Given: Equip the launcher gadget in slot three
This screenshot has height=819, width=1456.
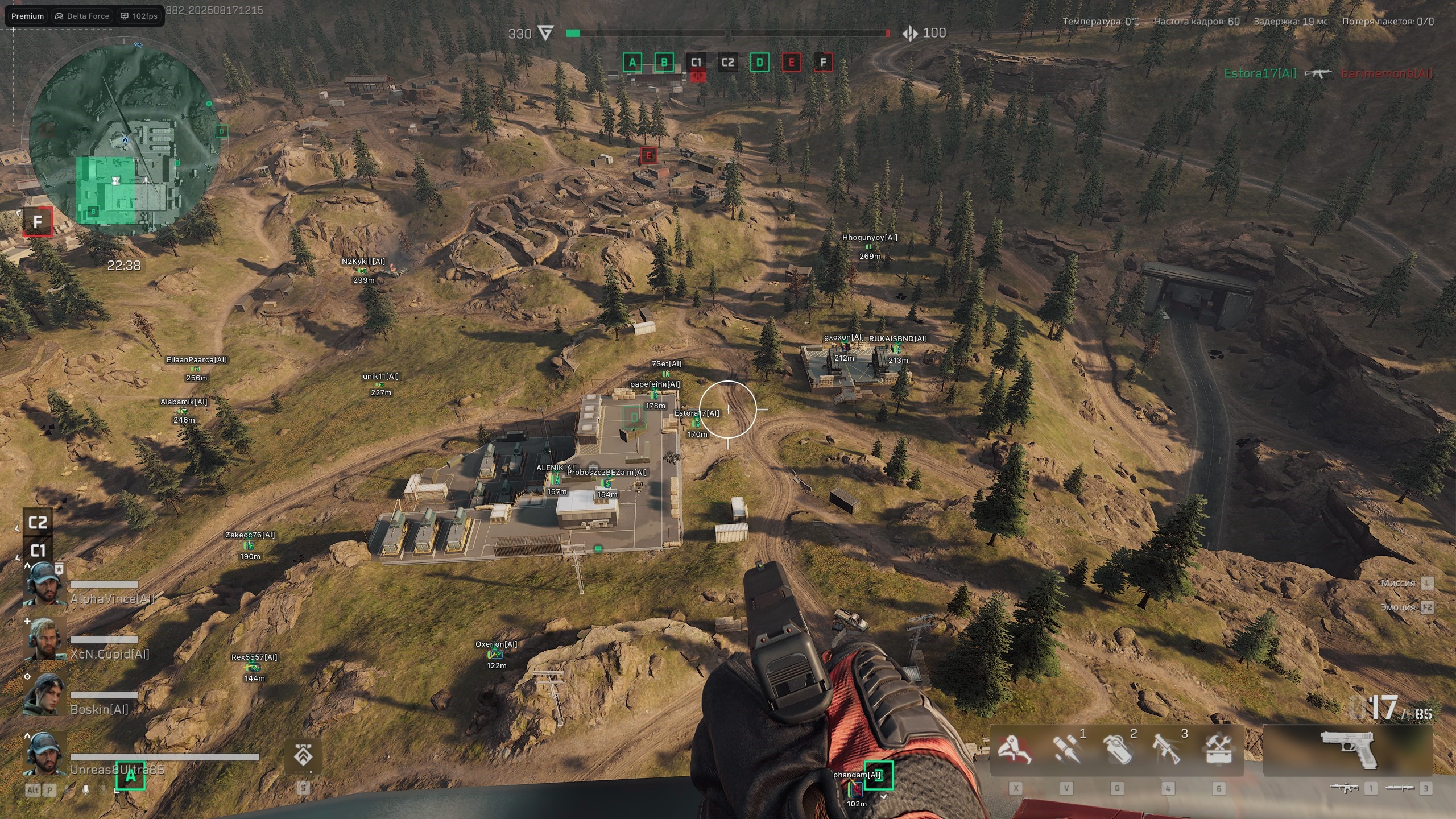Looking at the screenshot, I should [1167, 750].
